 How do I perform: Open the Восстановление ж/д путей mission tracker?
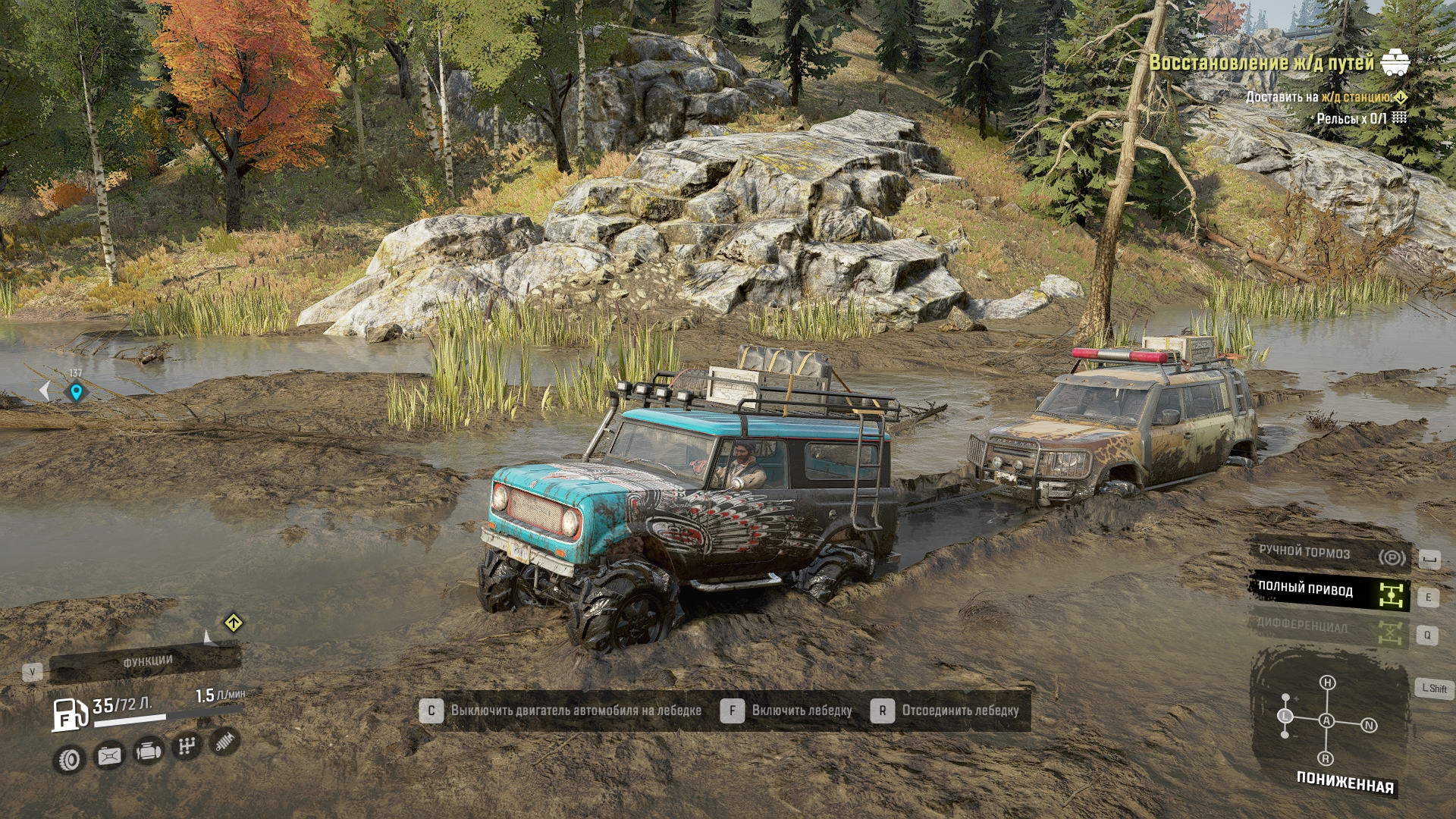(x=1261, y=63)
